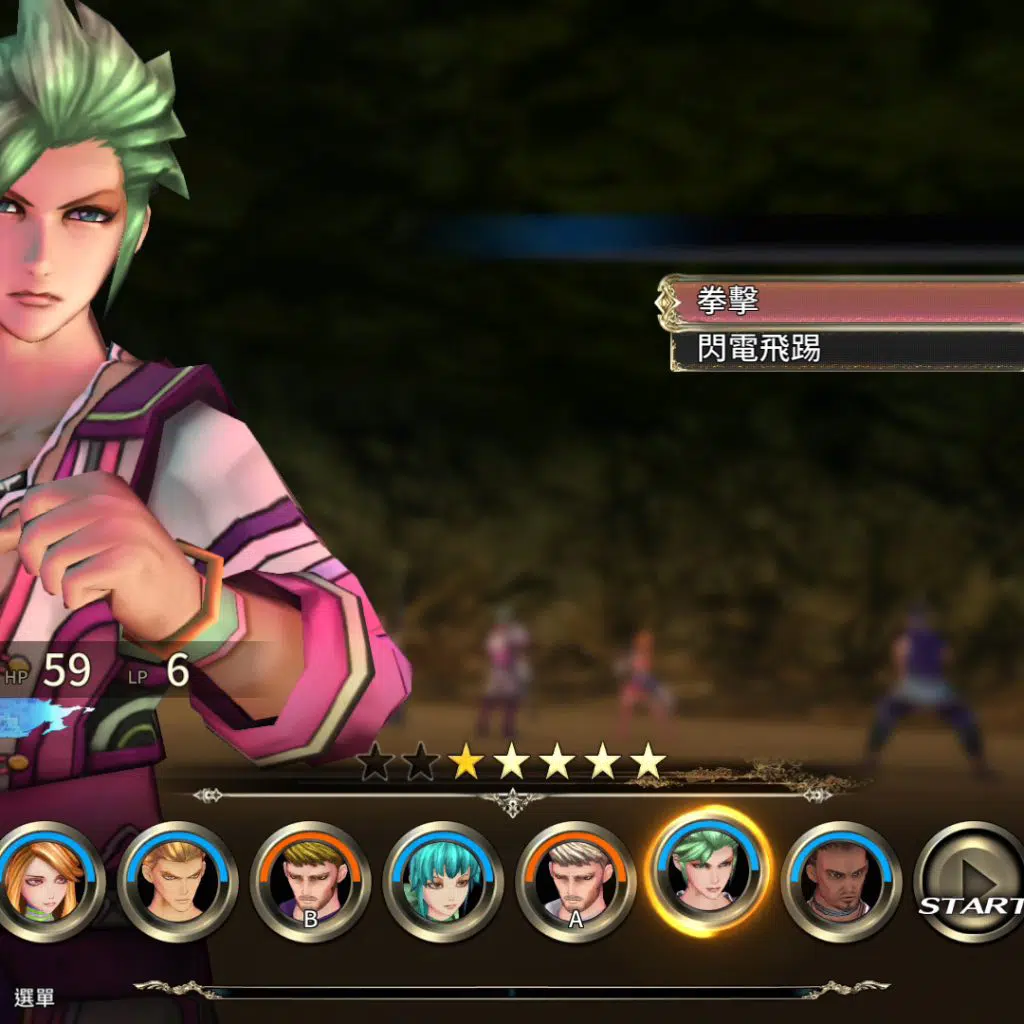
Task: Choose the enemy portrait labeled A
Action: coord(575,881)
